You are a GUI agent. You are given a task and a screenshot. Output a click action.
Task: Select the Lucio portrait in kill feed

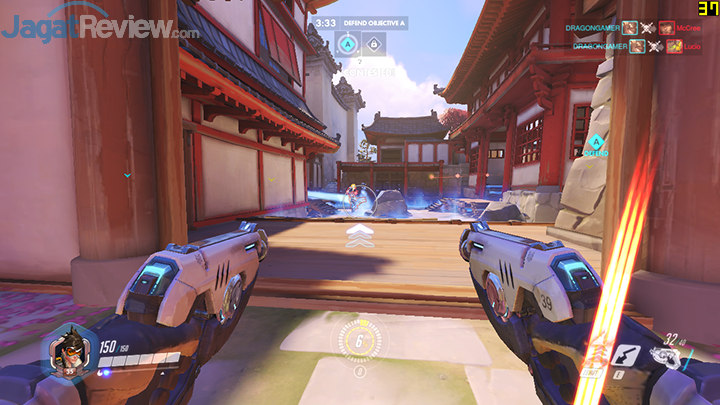[674, 46]
